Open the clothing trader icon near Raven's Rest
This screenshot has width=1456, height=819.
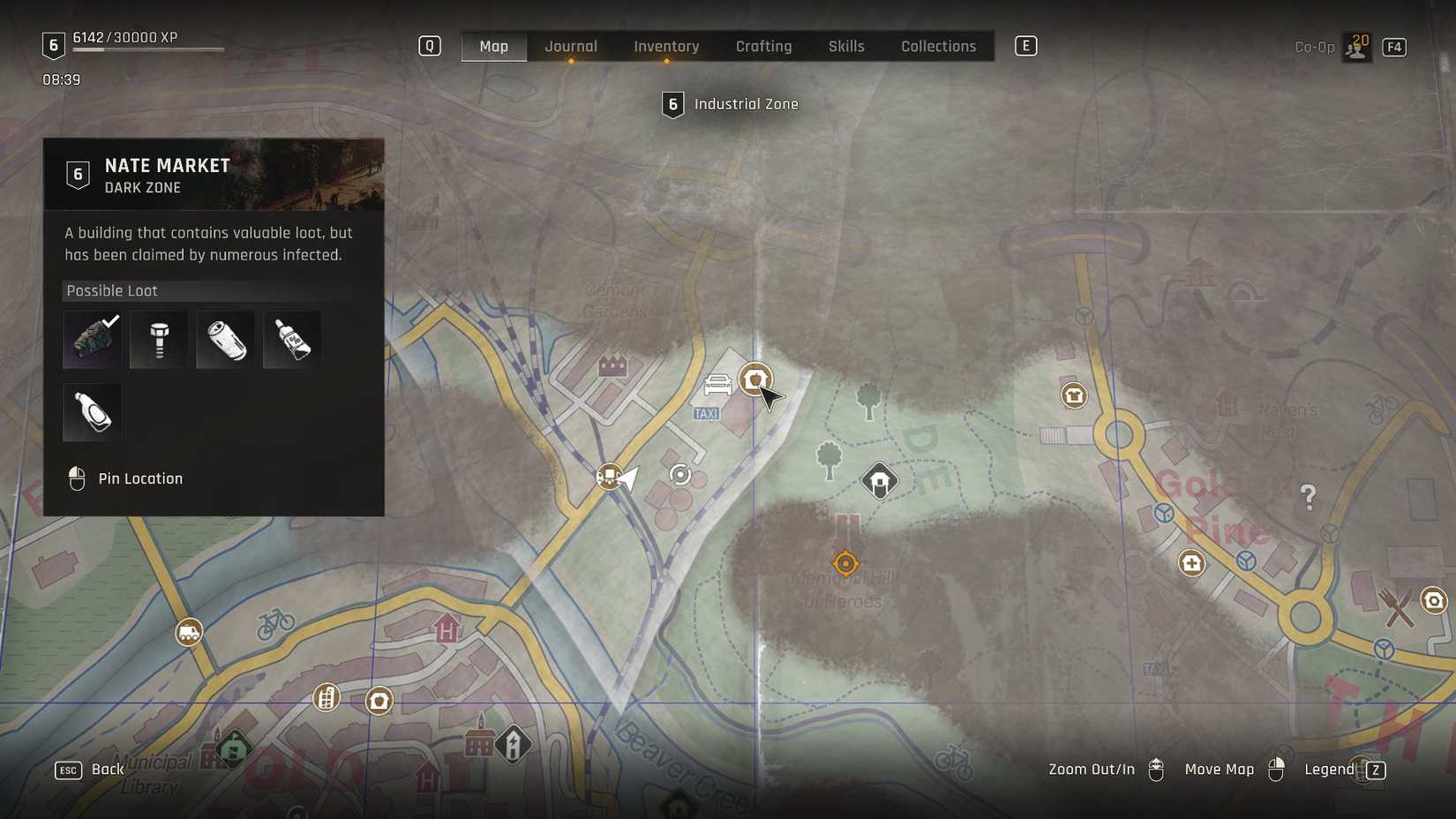[1073, 395]
